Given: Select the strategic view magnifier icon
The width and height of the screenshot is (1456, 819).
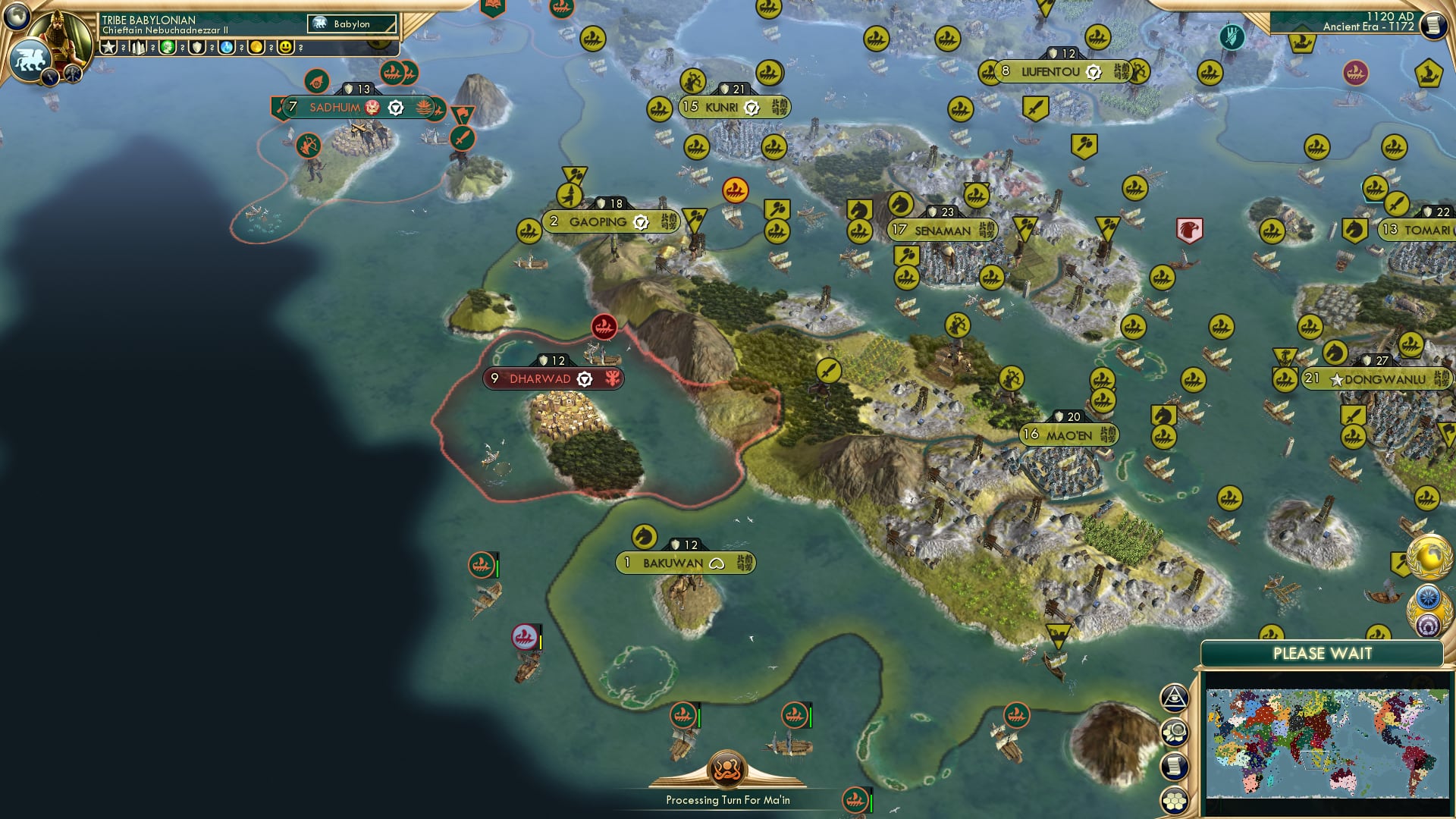Looking at the screenshot, I should click(x=1174, y=730).
